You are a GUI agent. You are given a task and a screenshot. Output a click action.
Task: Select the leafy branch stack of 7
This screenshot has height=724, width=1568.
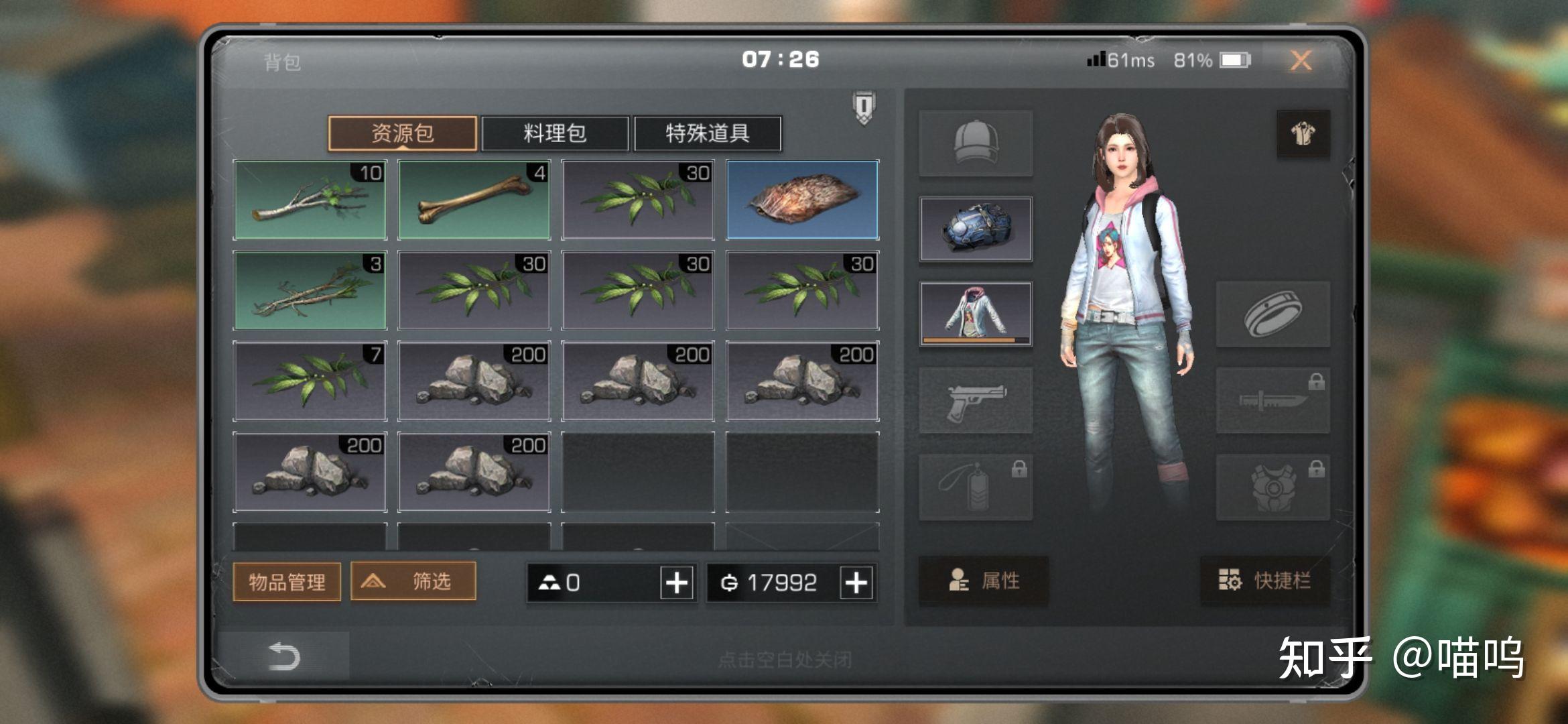tap(310, 381)
